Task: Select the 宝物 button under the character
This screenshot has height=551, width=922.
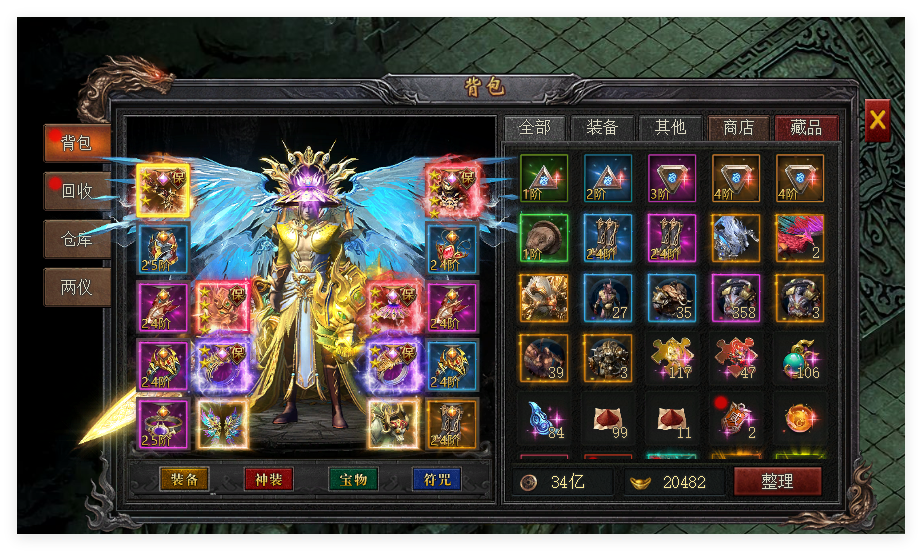Action: coord(353,479)
